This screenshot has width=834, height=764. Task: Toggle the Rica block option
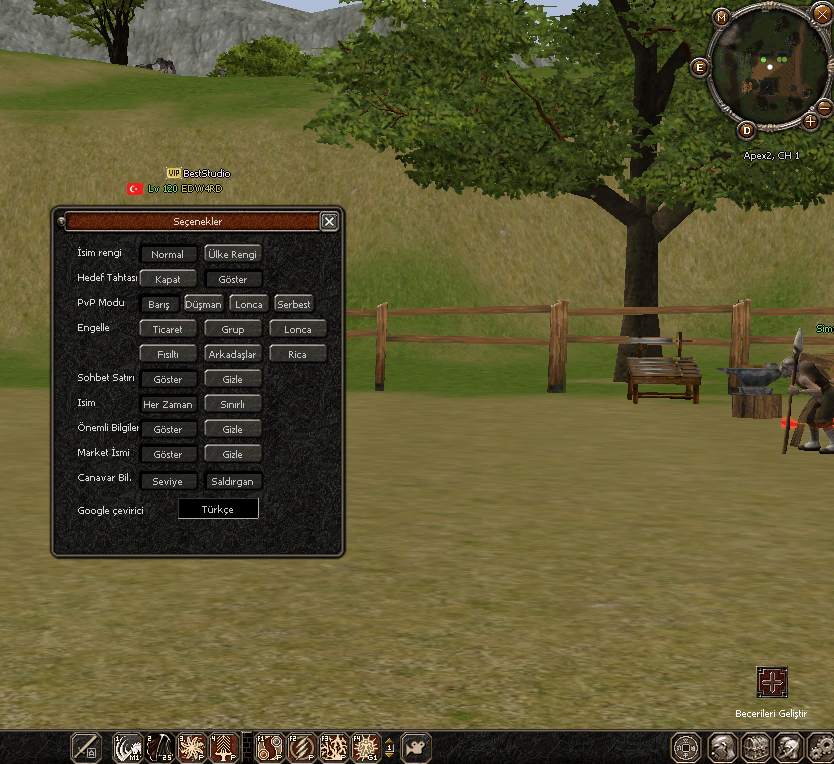pyautogui.click(x=298, y=354)
